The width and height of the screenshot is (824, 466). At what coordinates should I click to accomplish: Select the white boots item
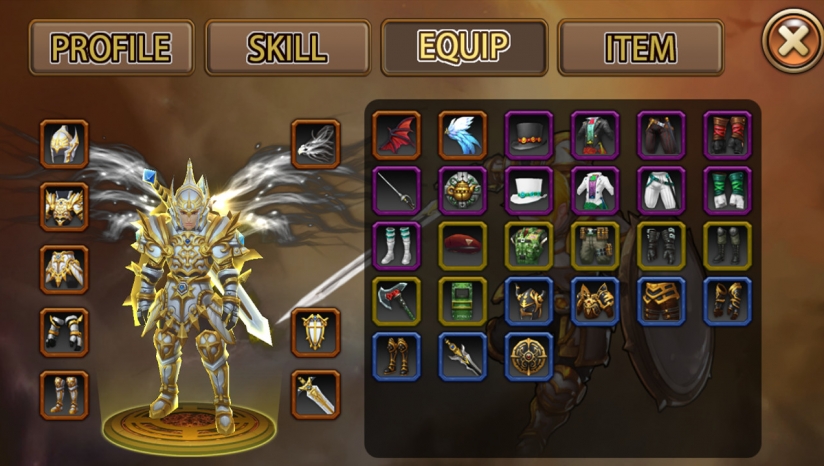pyautogui.click(x=396, y=246)
